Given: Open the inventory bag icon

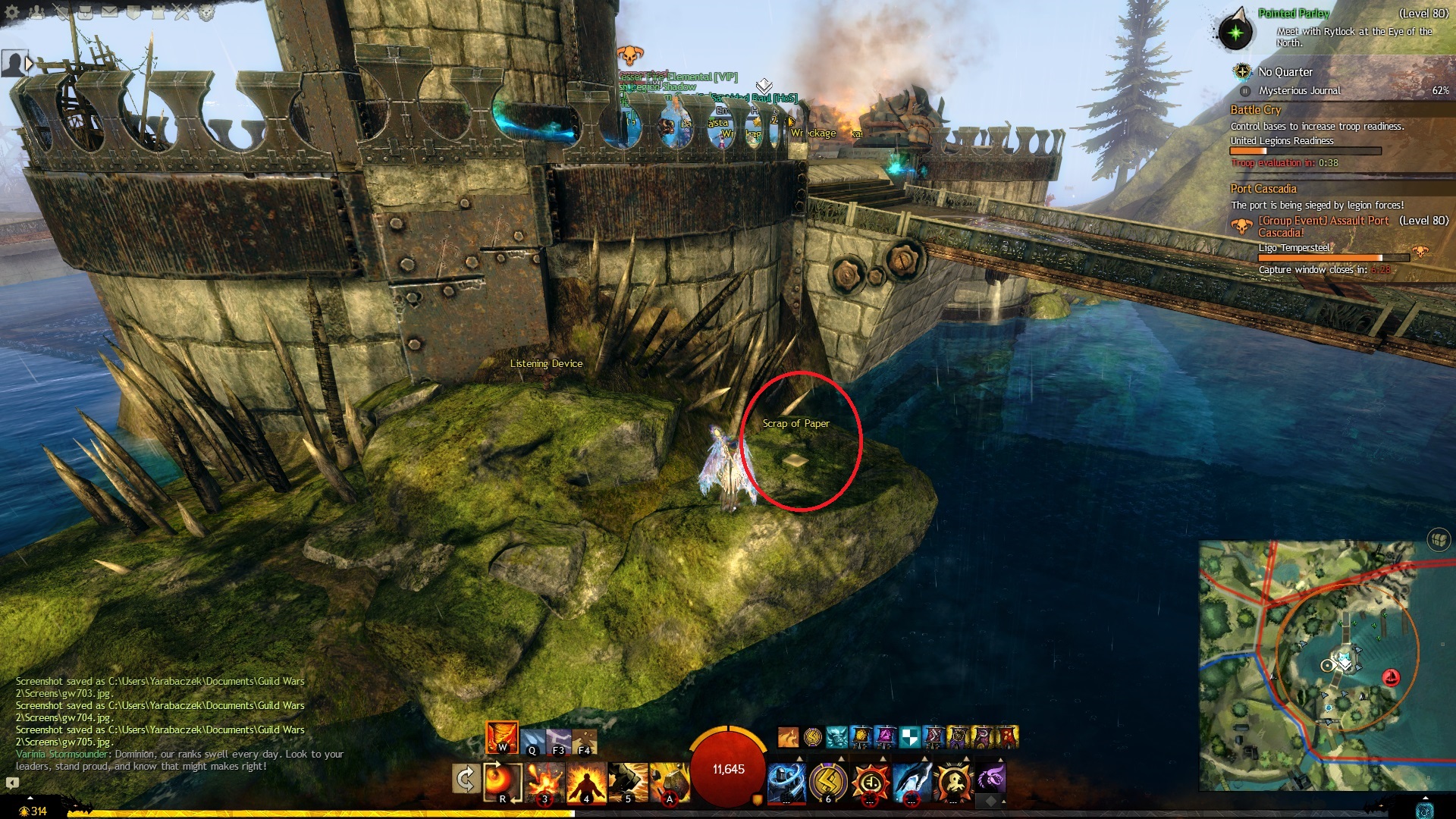Looking at the screenshot, I should point(86,12).
